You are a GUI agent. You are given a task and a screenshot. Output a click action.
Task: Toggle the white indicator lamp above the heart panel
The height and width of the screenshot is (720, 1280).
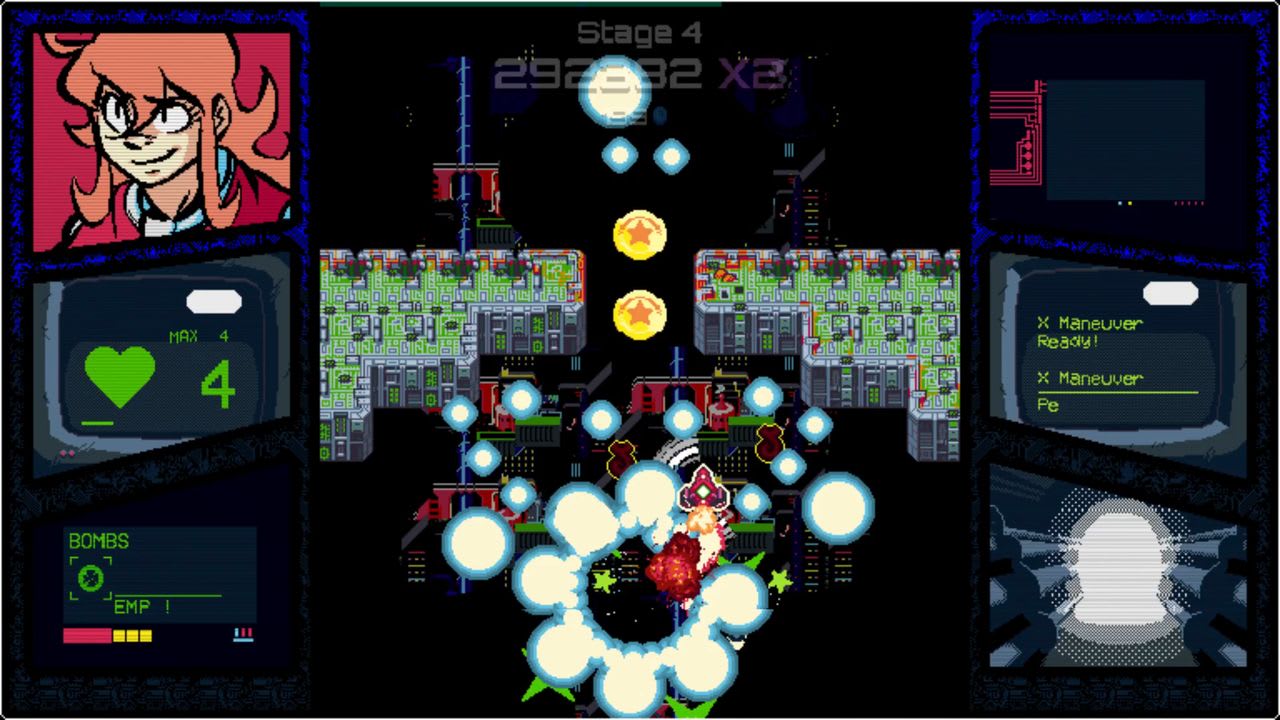212,301
